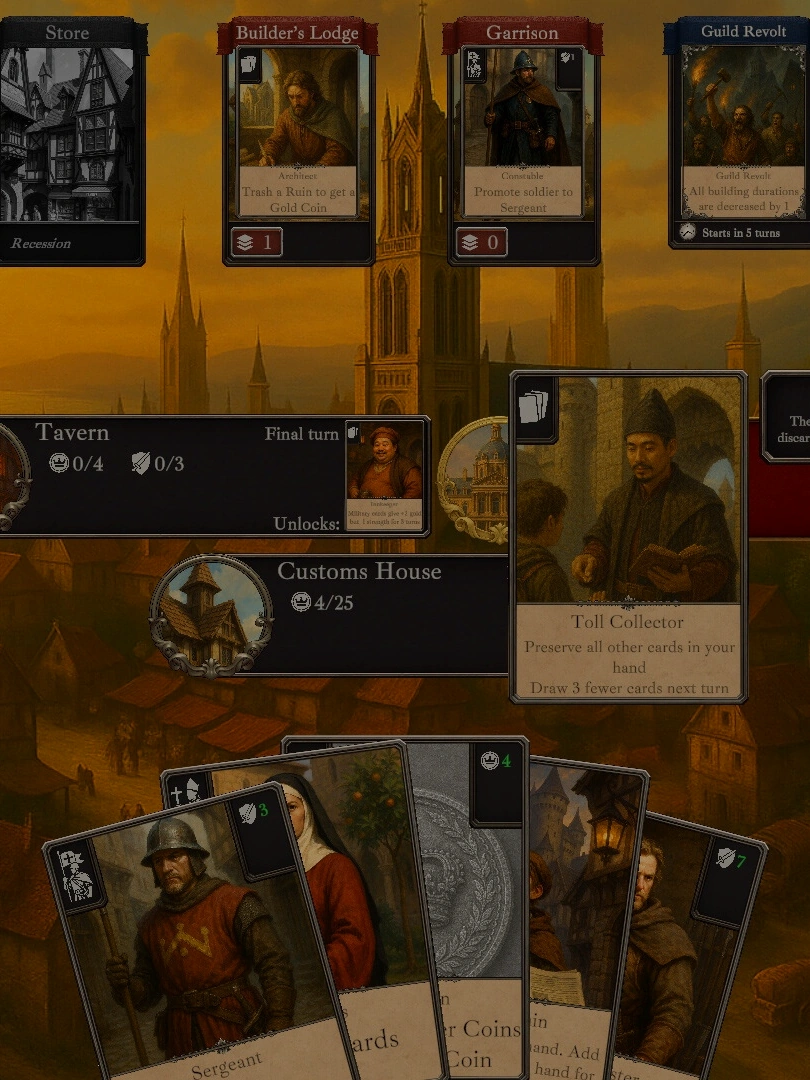Viewport: 810px width, 1080px height.
Task: View the Tavern's unlockable innkeeper card
Action: (385, 477)
